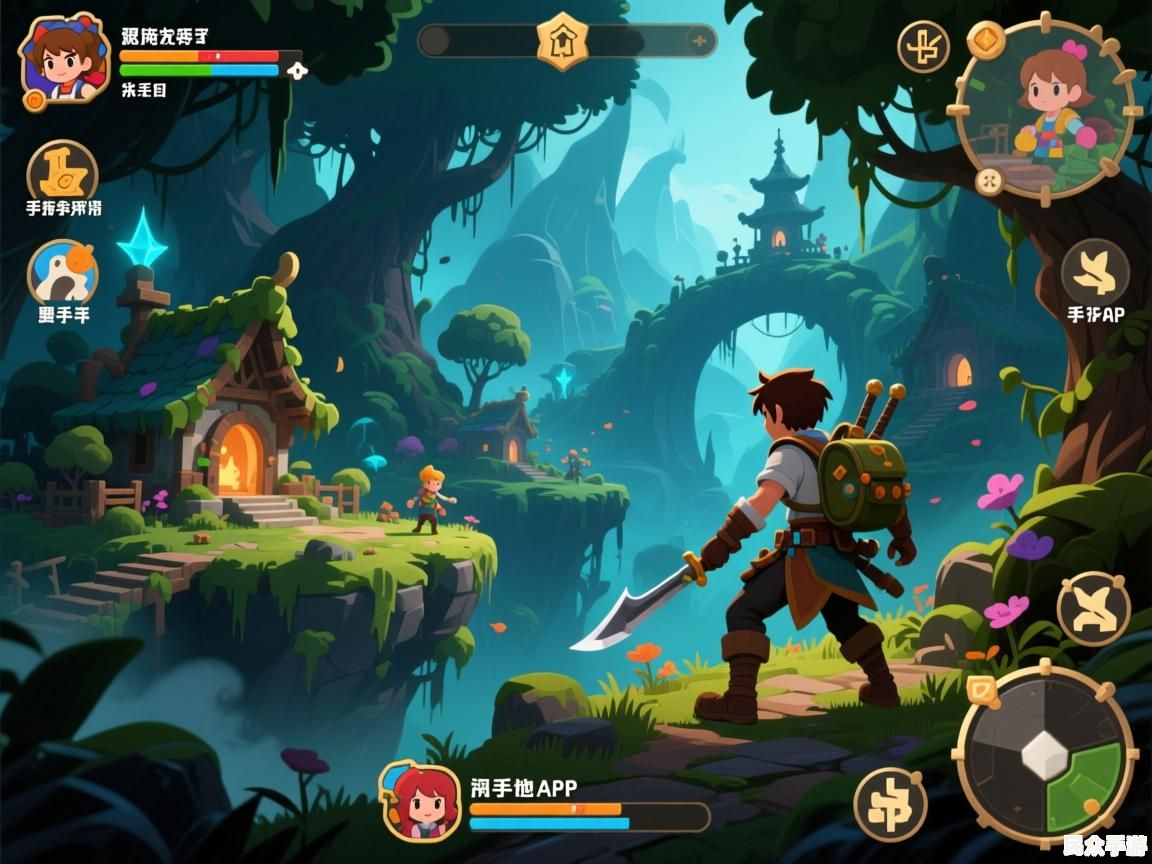Image resolution: width=1152 pixels, height=864 pixels.
Task: Select the white bird companion icon
Action: 62,272
